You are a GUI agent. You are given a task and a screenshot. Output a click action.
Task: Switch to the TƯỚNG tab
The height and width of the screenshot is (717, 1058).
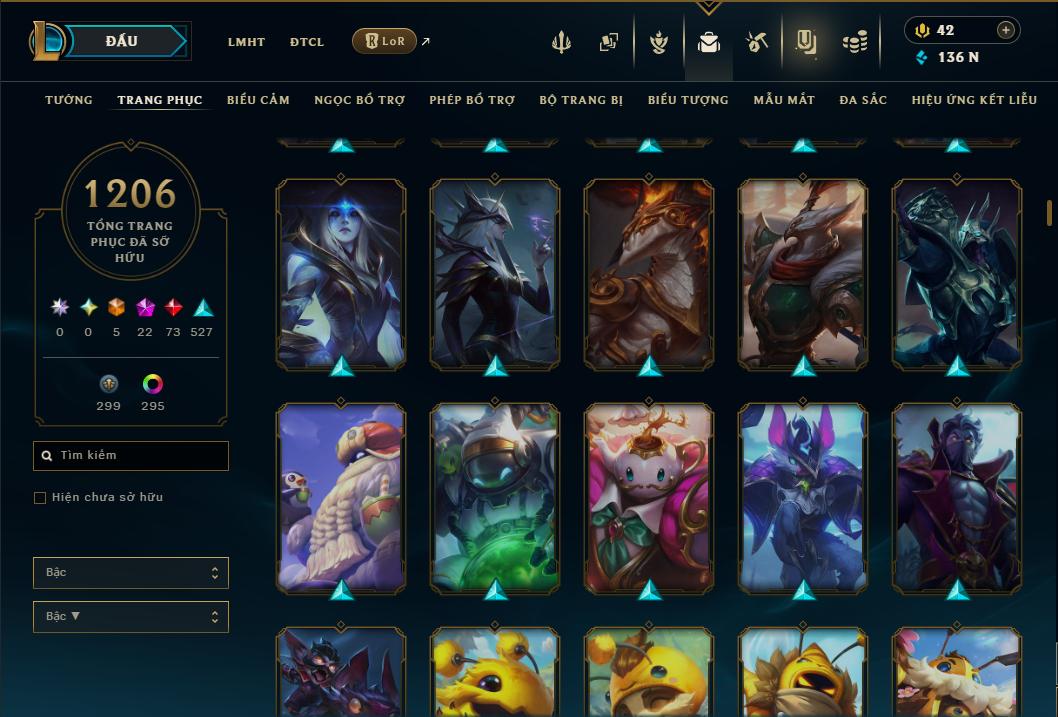tap(69, 100)
